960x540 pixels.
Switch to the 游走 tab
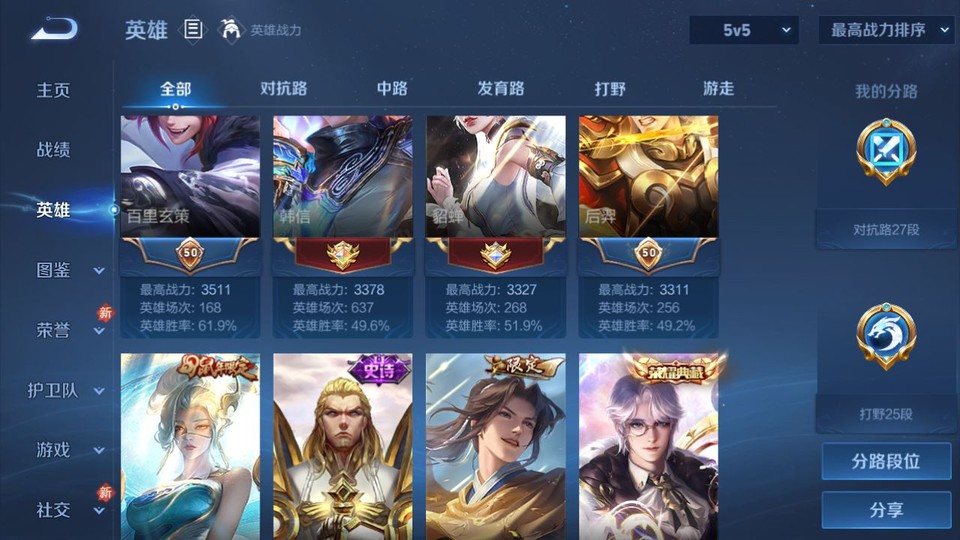pyautogui.click(x=718, y=88)
